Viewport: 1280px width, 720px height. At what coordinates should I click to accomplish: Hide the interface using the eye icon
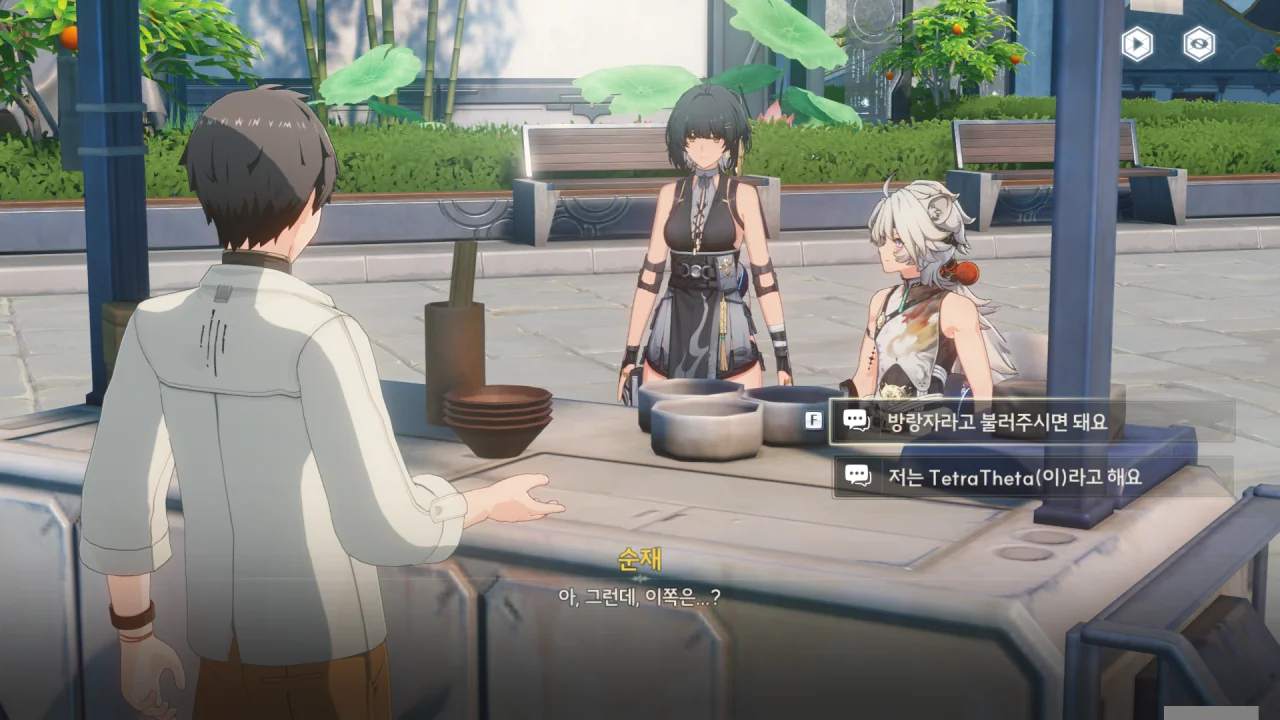coord(1199,44)
